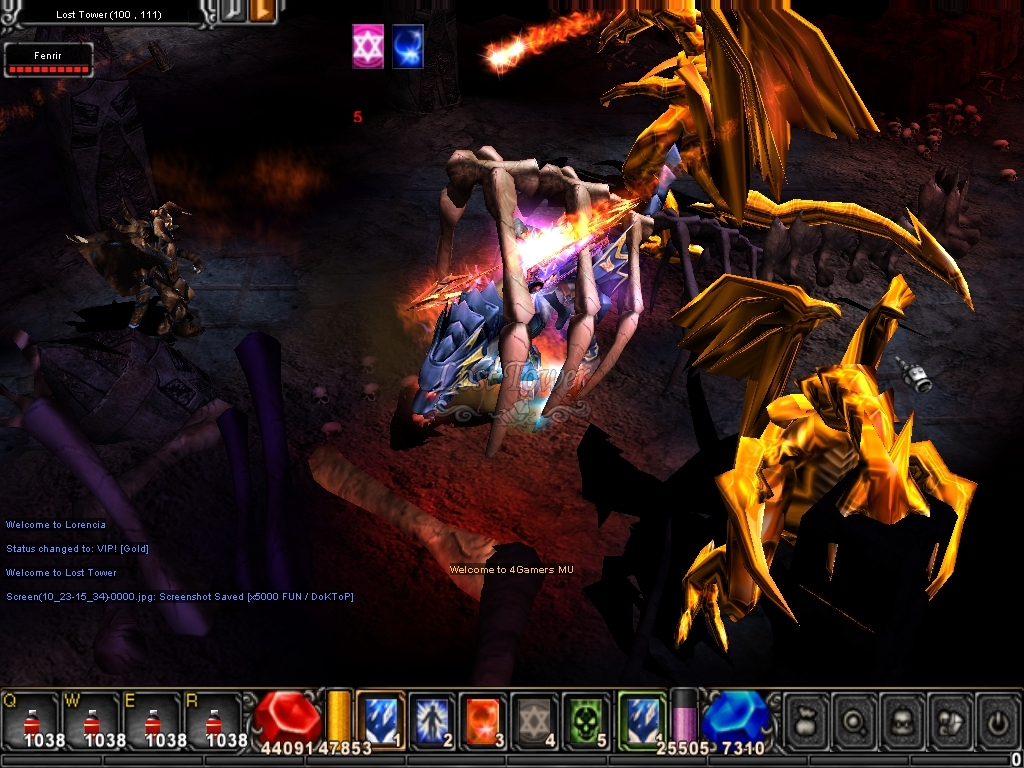This screenshot has height=768, width=1024.
Task: Open the character face menu button
Action: tap(902, 720)
